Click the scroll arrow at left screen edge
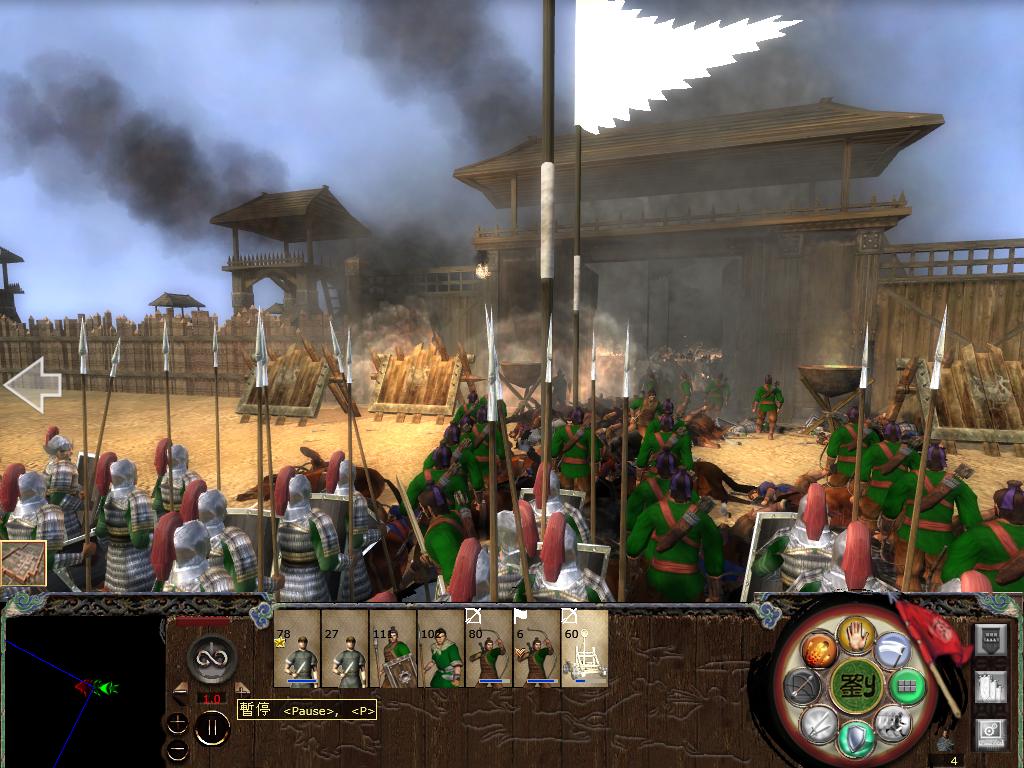This screenshot has width=1024, height=768. (32, 384)
